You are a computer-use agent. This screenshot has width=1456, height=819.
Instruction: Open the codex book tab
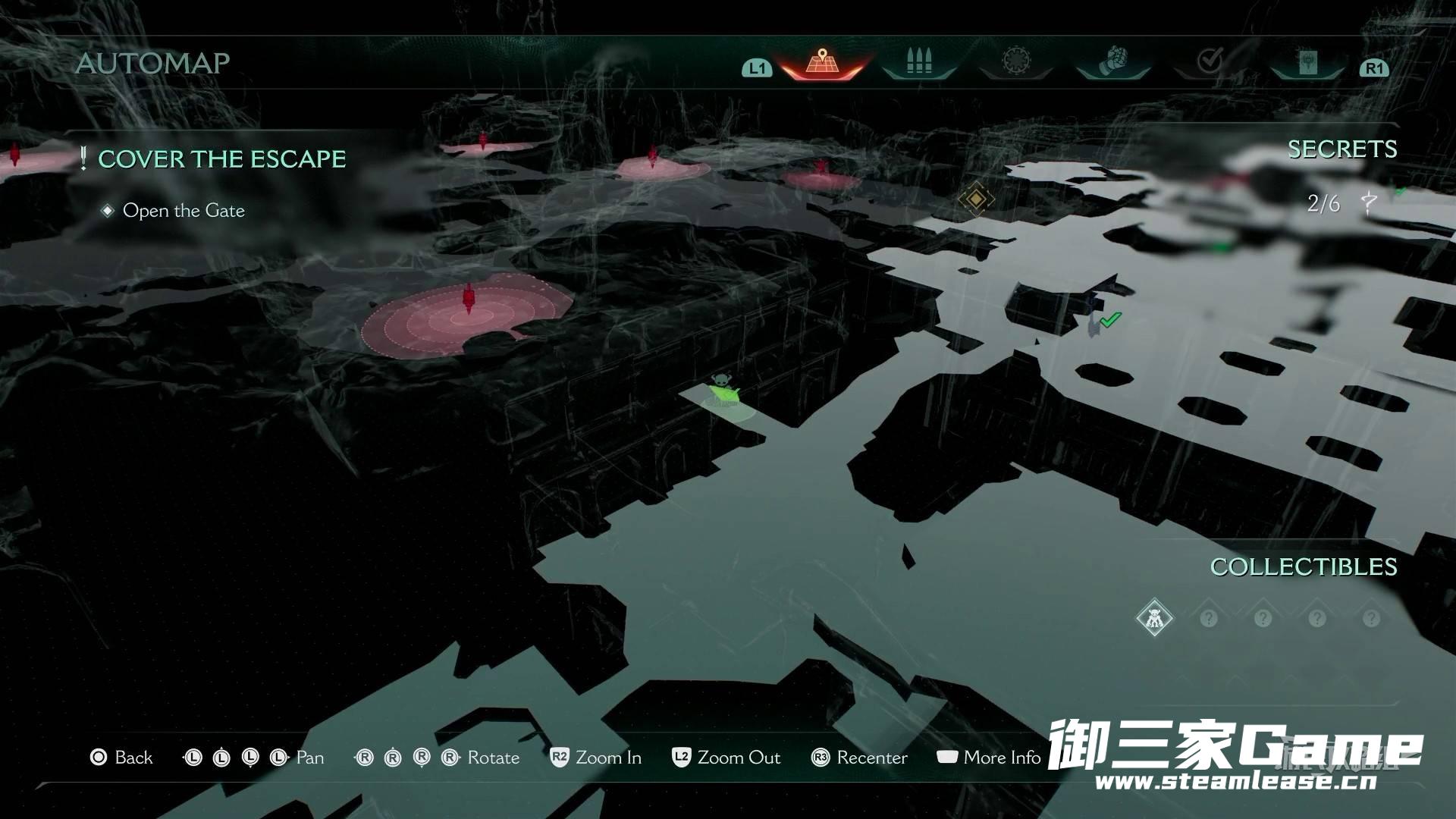point(1307,62)
